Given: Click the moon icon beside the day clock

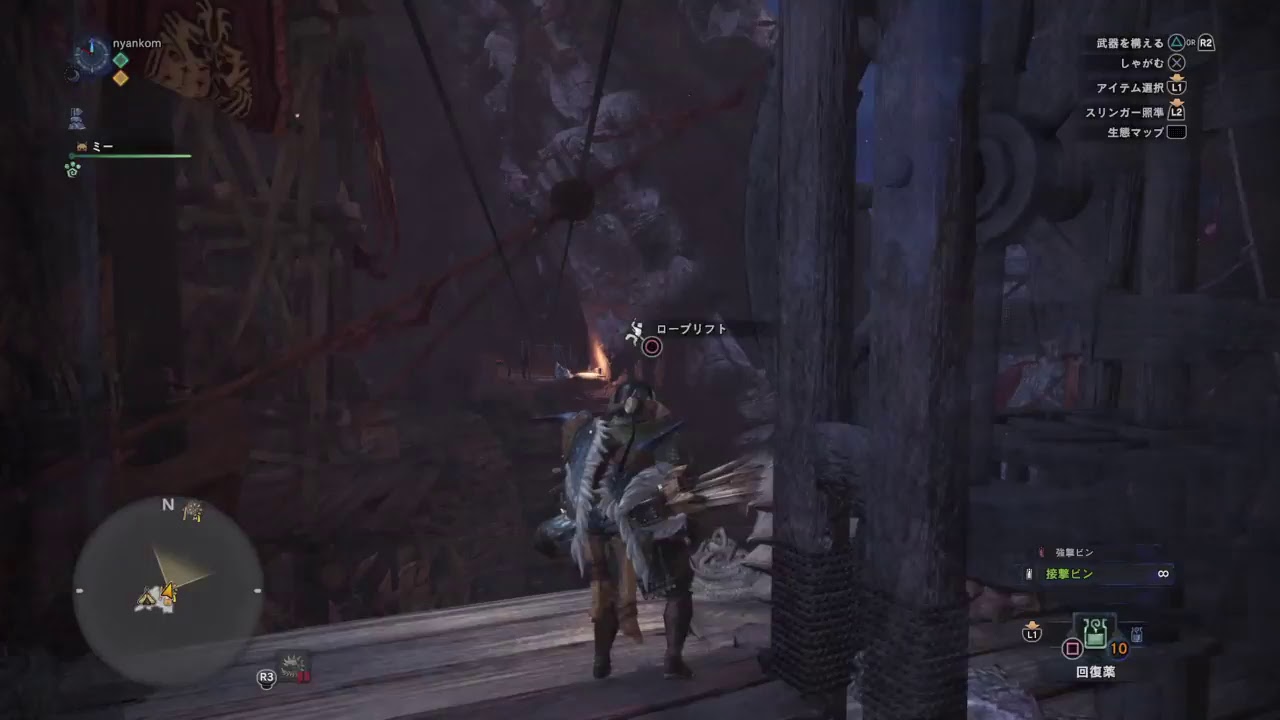Looking at the screenshot, I should tap(72, 75).
